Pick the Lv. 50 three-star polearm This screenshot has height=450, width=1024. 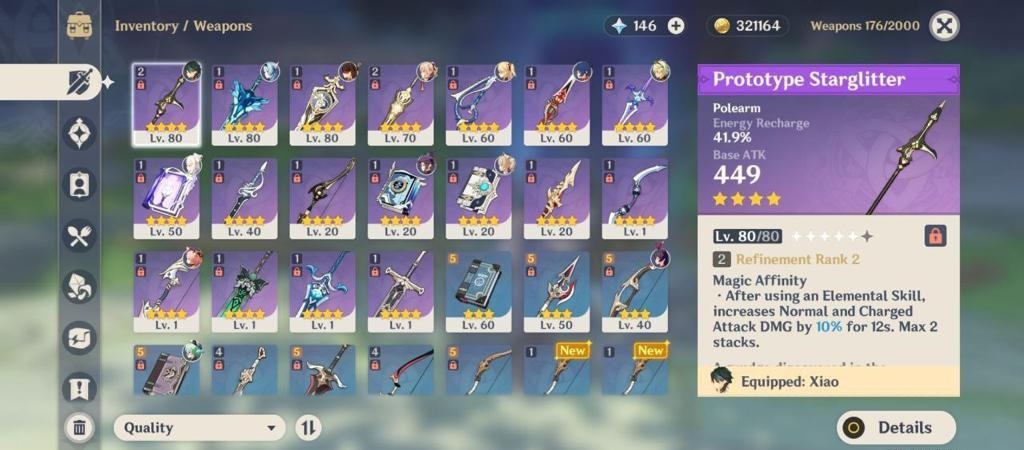coord(556,290)
